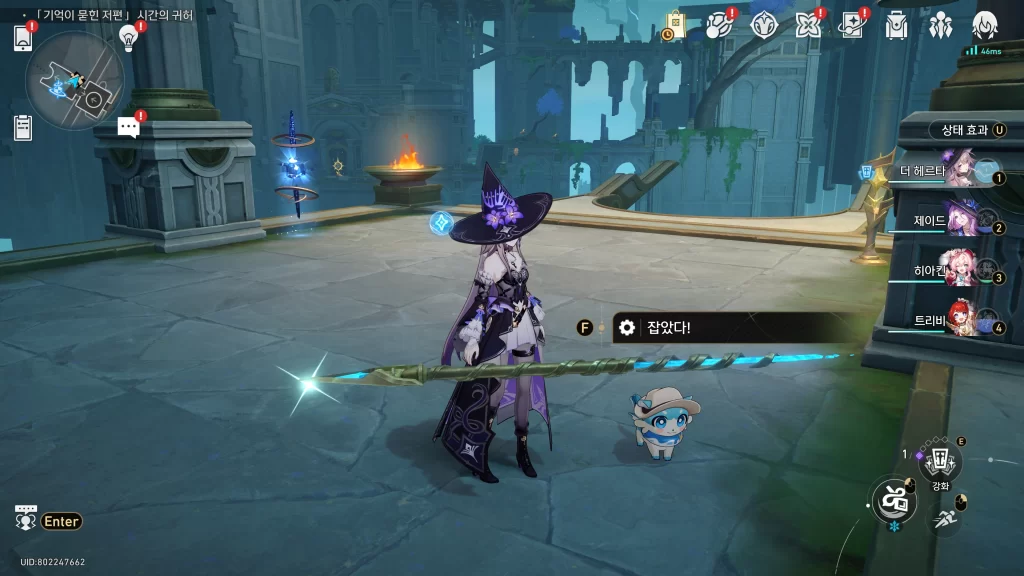Open the shopping bag store icon
The height and width of the screenshot is (576, 1024).
675,26
